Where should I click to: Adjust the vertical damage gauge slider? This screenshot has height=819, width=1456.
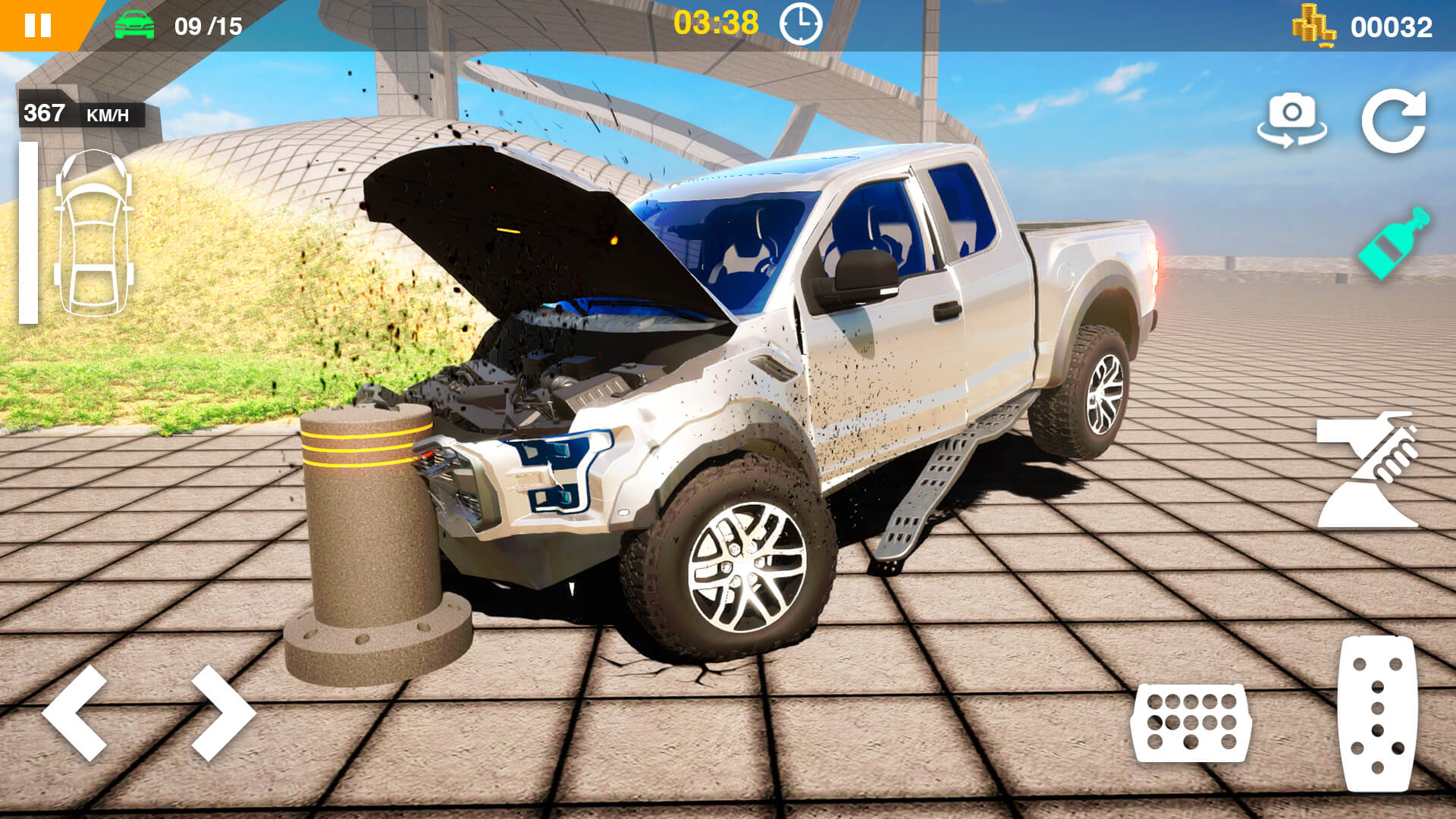click(x=29, y=231)
